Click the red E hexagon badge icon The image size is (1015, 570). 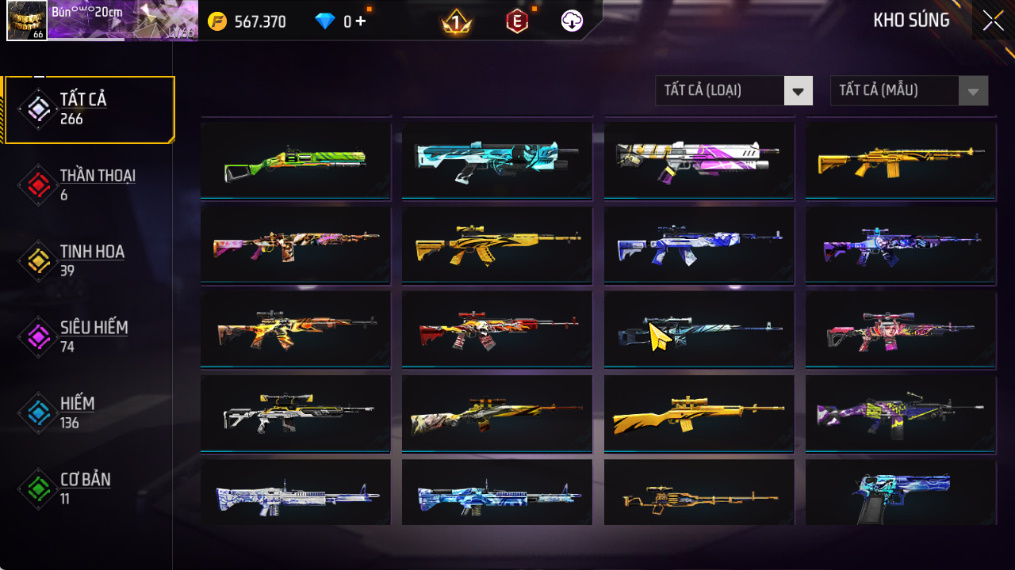[x=517, y=21]
